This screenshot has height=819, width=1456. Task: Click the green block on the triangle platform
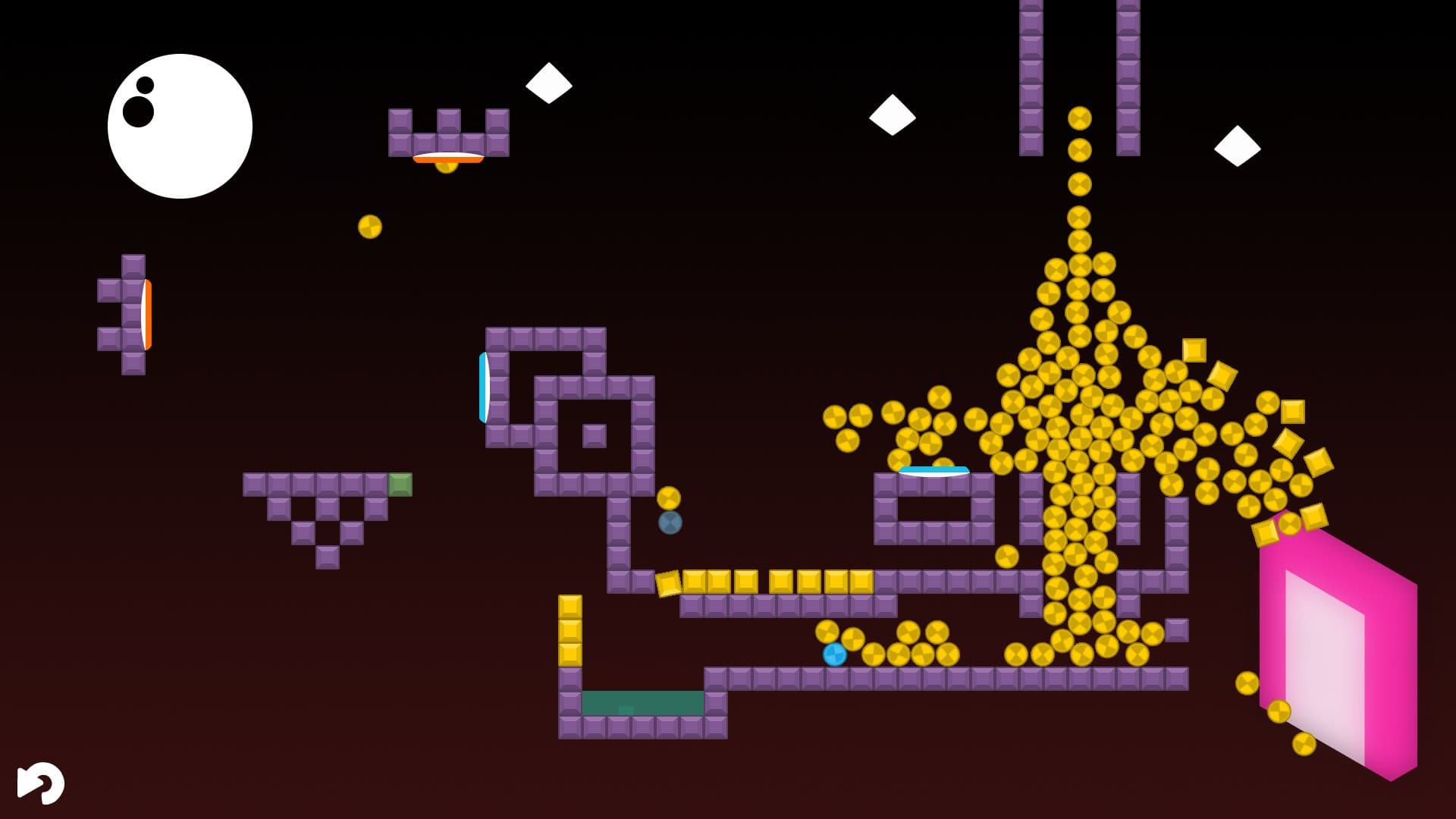click(x=400, y=483)
